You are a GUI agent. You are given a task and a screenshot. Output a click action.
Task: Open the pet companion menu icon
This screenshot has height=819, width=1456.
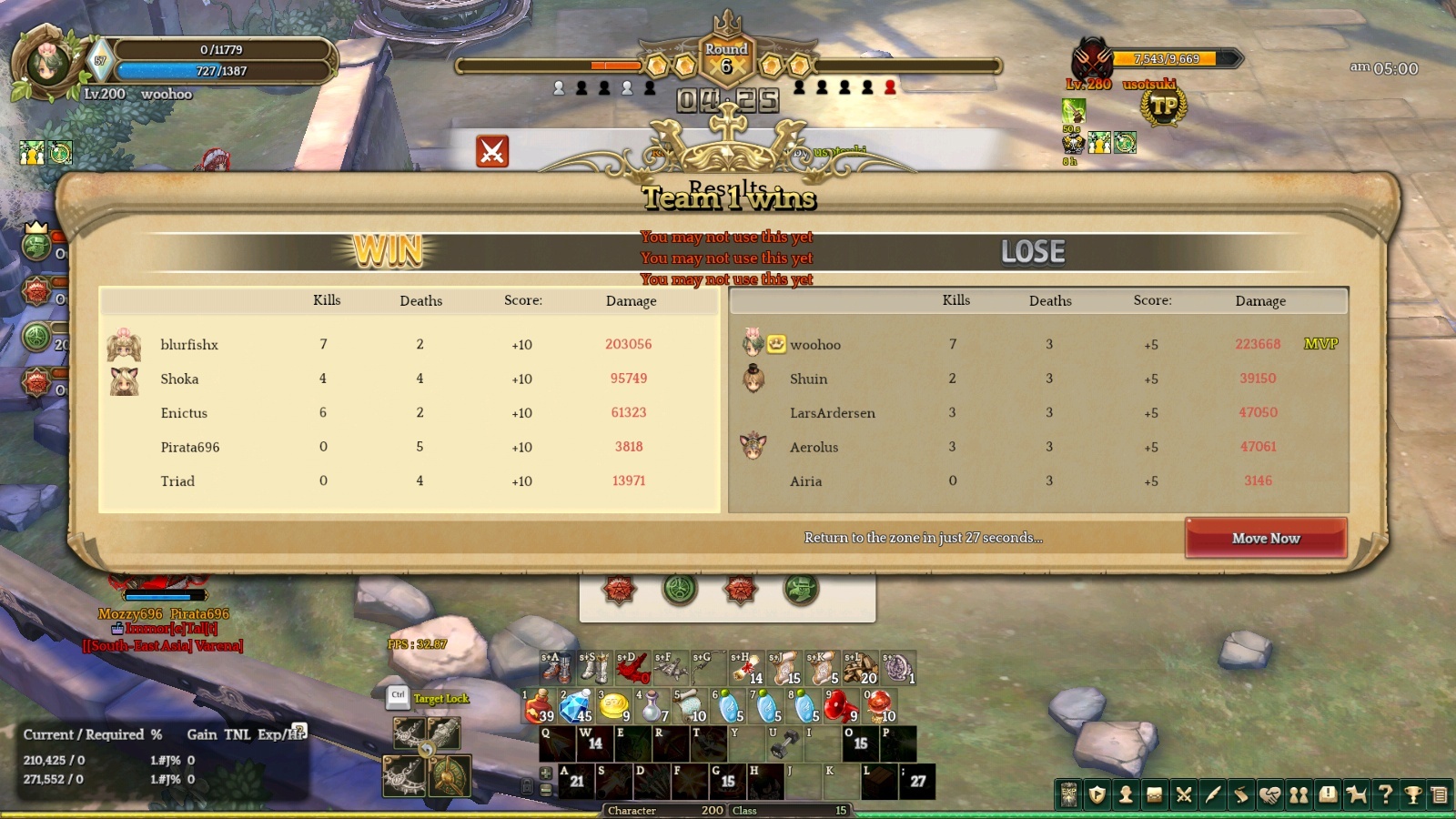(x=1357, y=795)
